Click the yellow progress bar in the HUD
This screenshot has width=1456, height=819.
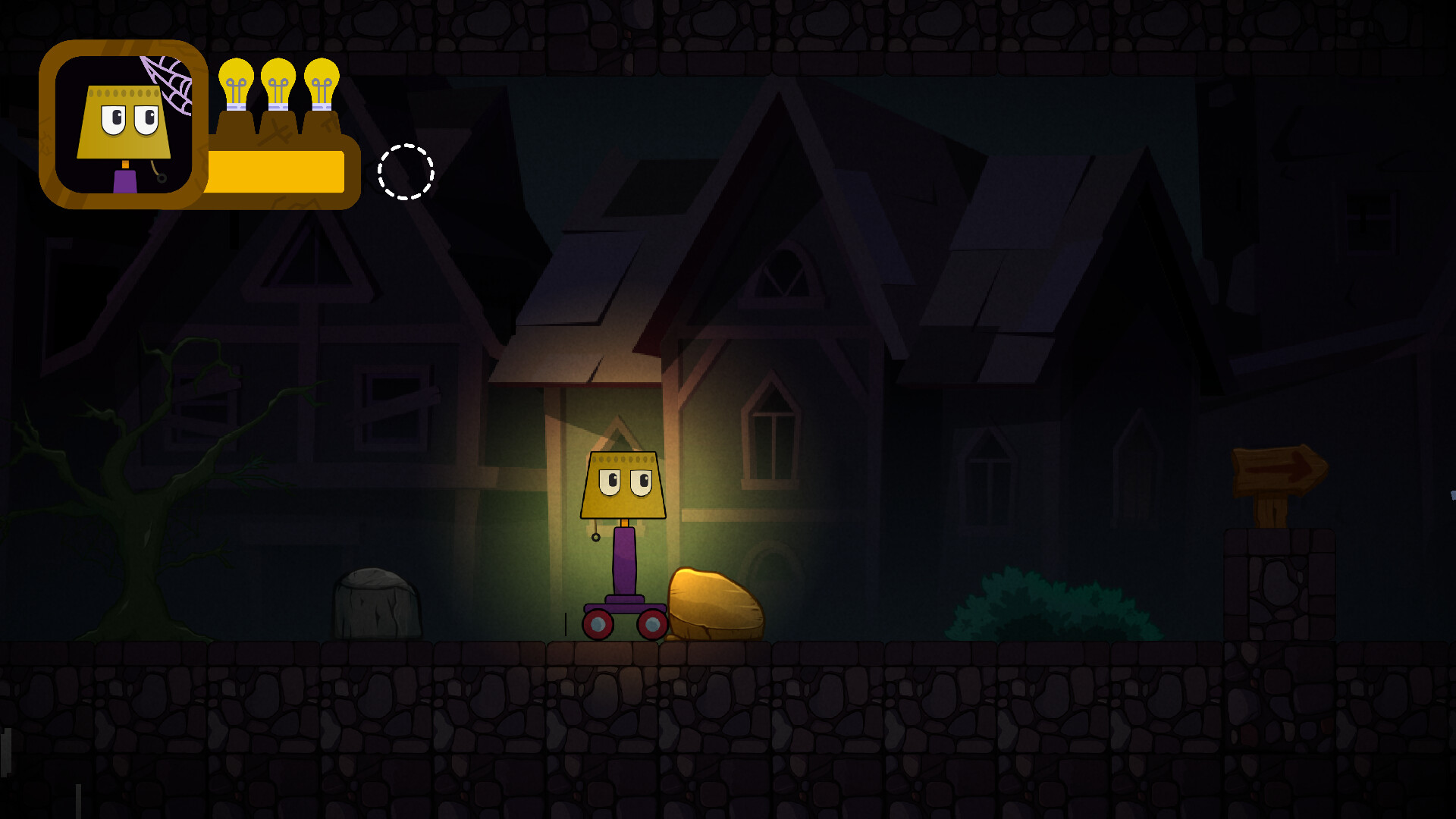pos(277,173)
